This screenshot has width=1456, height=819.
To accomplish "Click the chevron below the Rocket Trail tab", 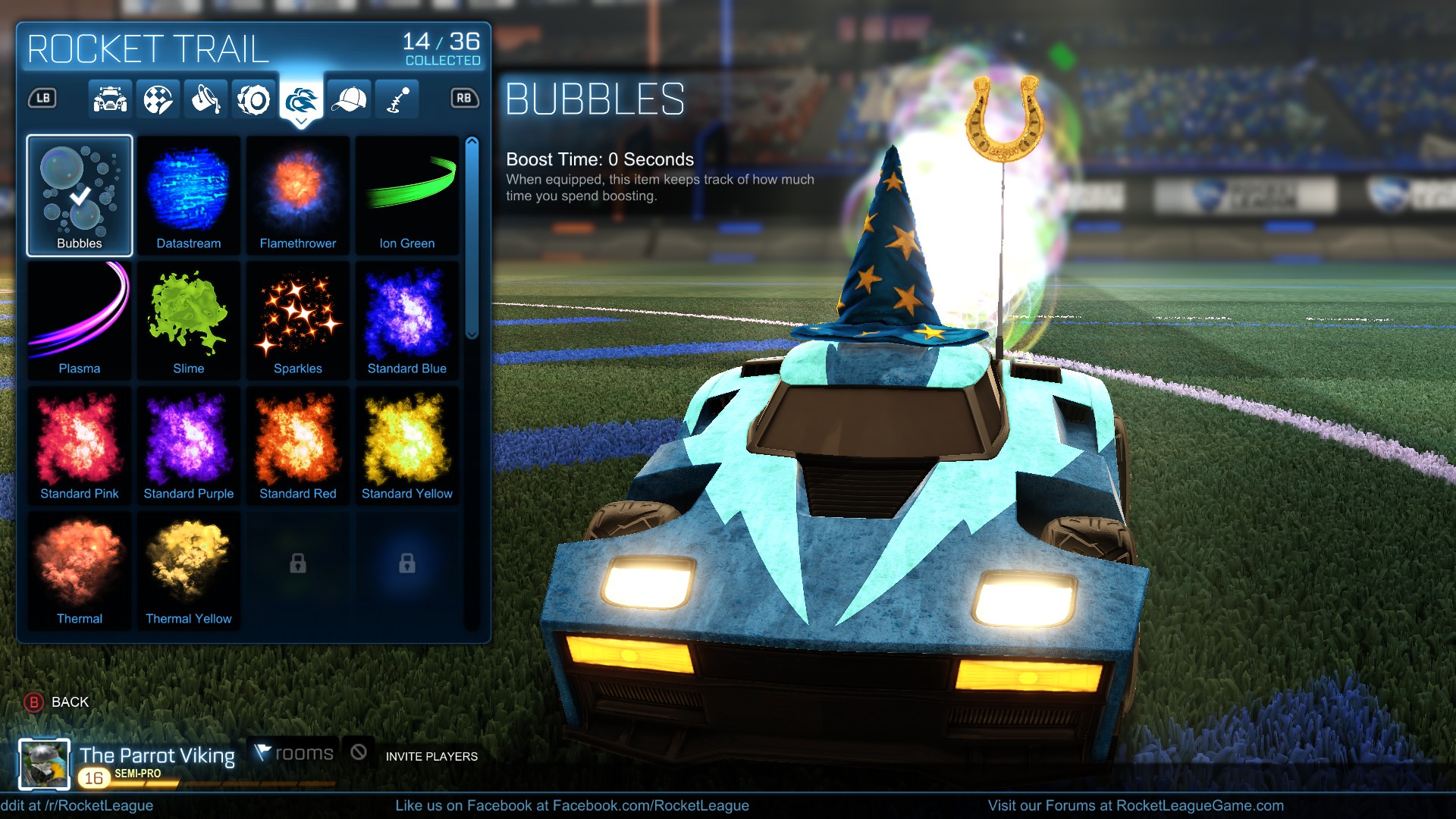I will point(303,121).
